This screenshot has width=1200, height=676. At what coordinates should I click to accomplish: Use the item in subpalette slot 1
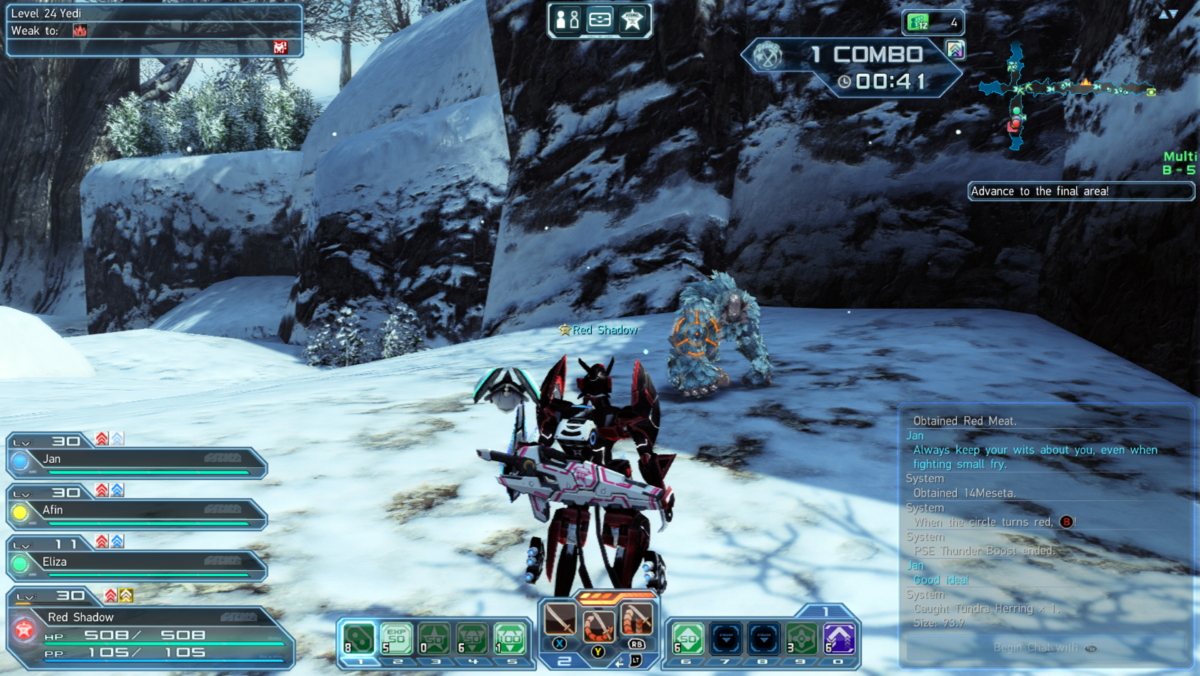[359, 637]
